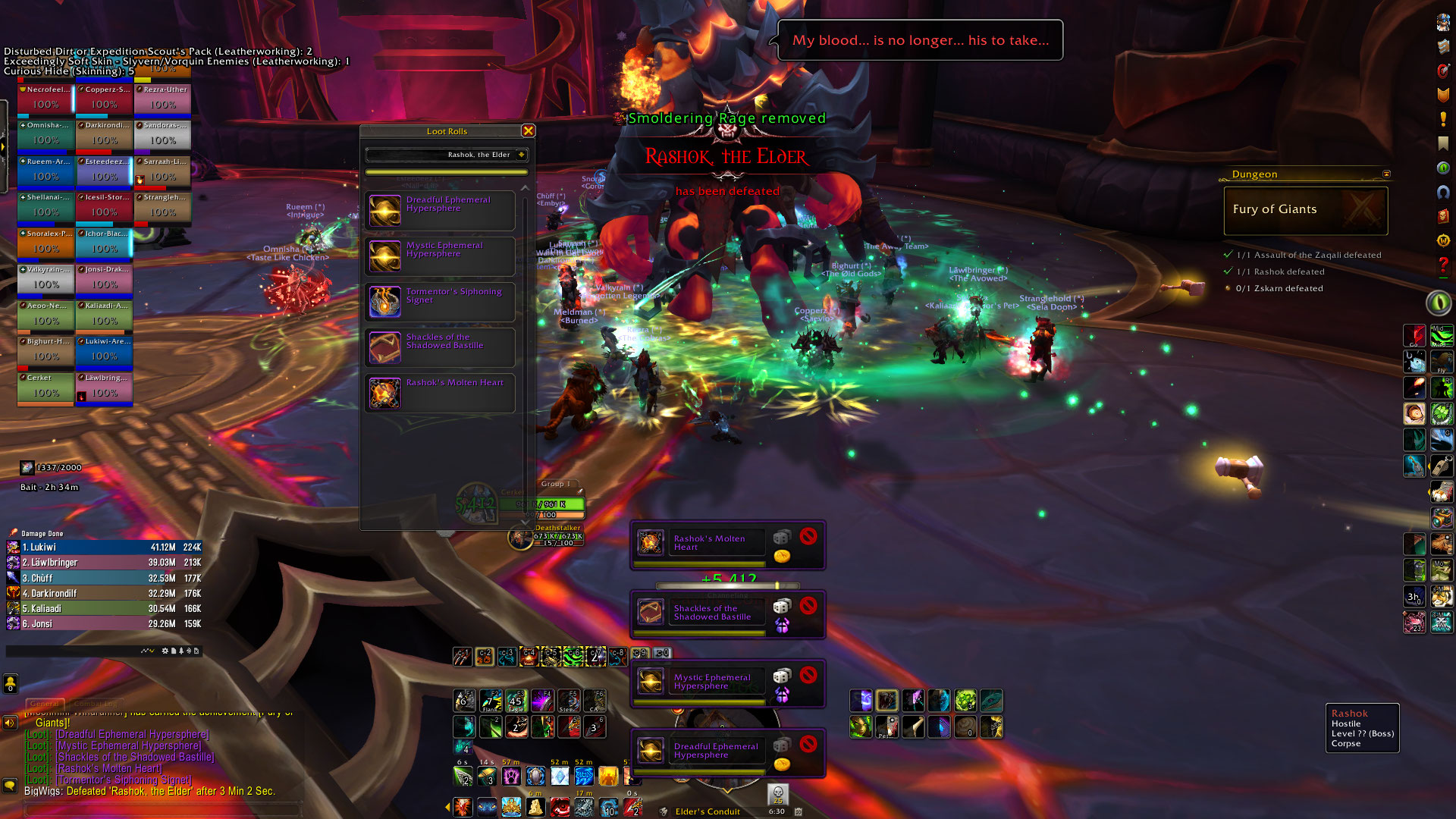The width and height of the screenshot is (1456, 819).
Task: Roll Transmog on Mystic Ephemeral Hypersphere
Action: pyautogui.click(x=782, y=694)
